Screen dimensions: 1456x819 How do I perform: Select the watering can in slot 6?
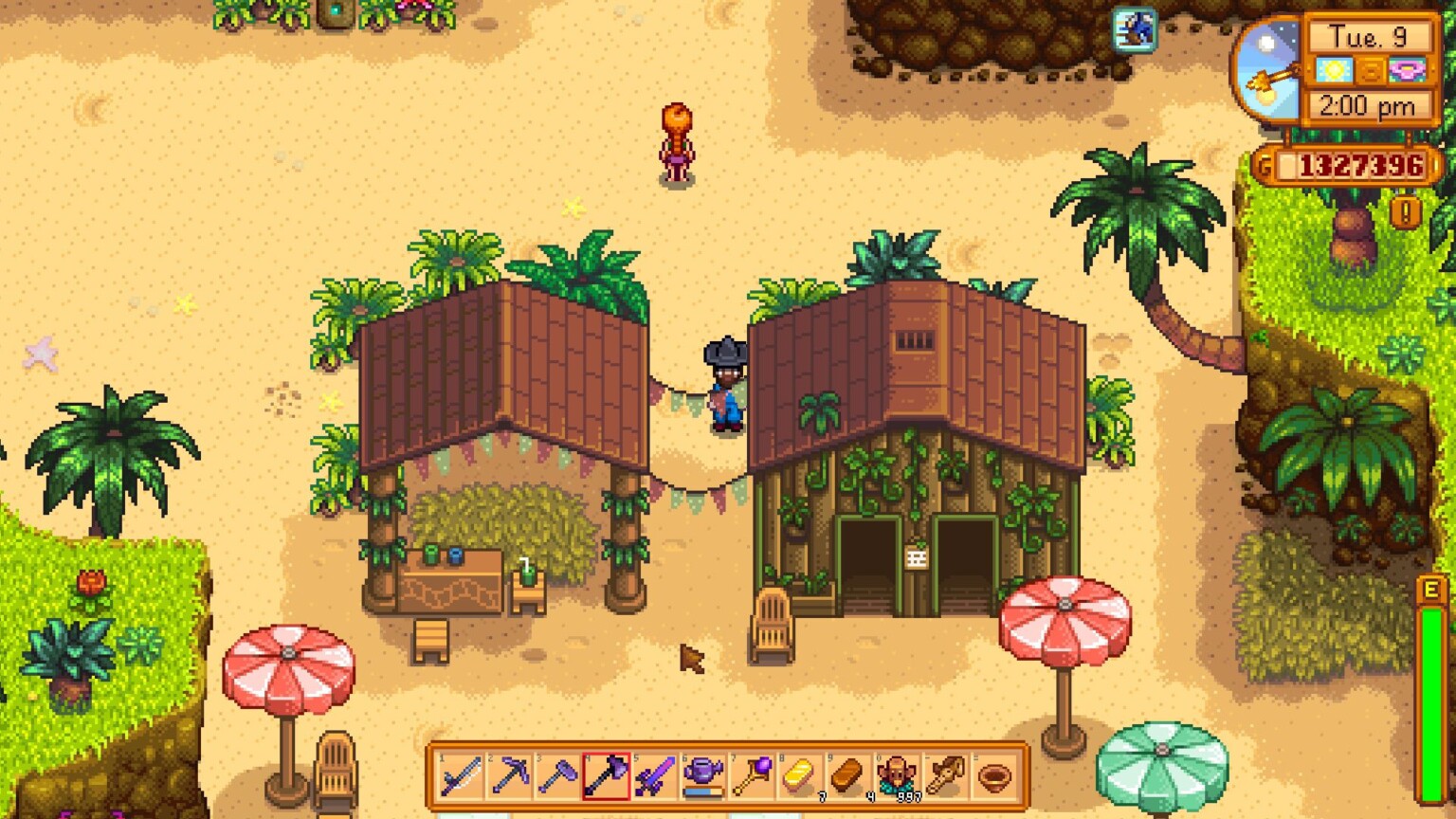[x=703, y=775]
